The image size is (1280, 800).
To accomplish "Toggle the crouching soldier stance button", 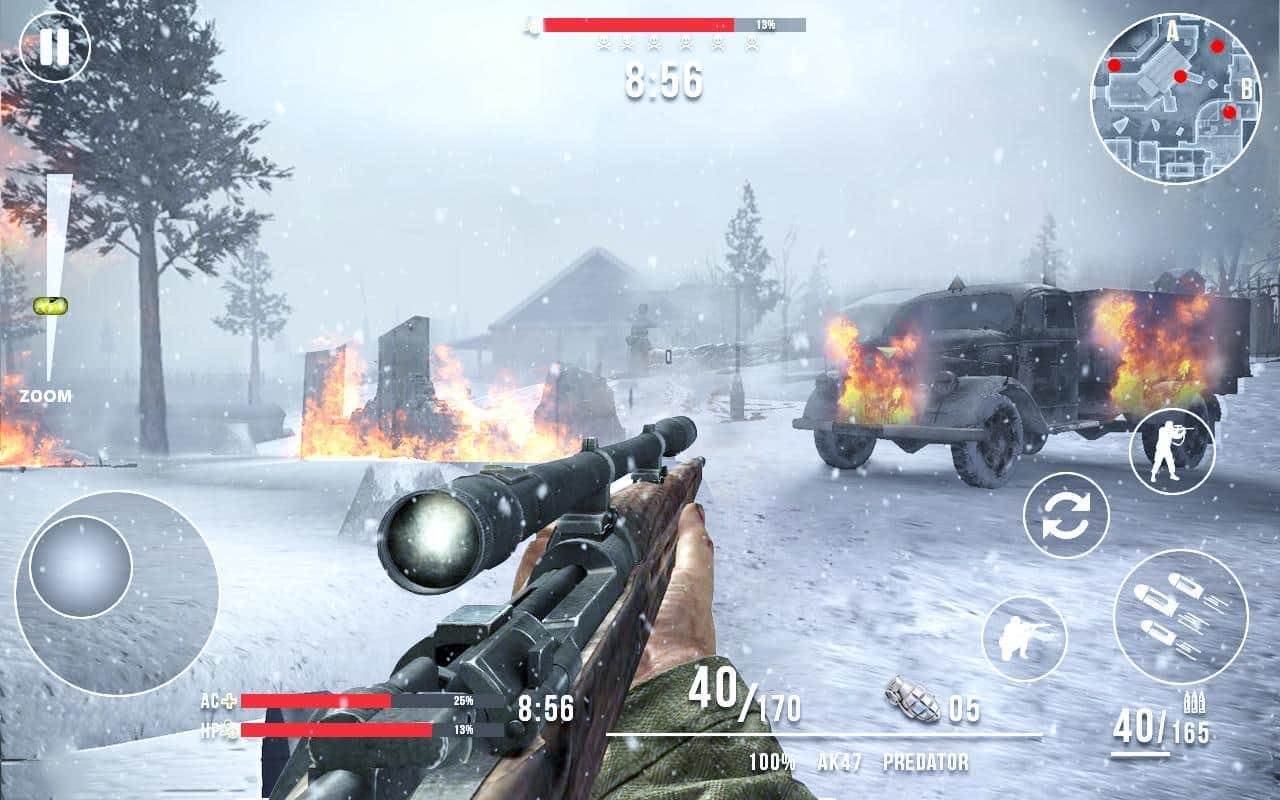I will point(1024,638).
